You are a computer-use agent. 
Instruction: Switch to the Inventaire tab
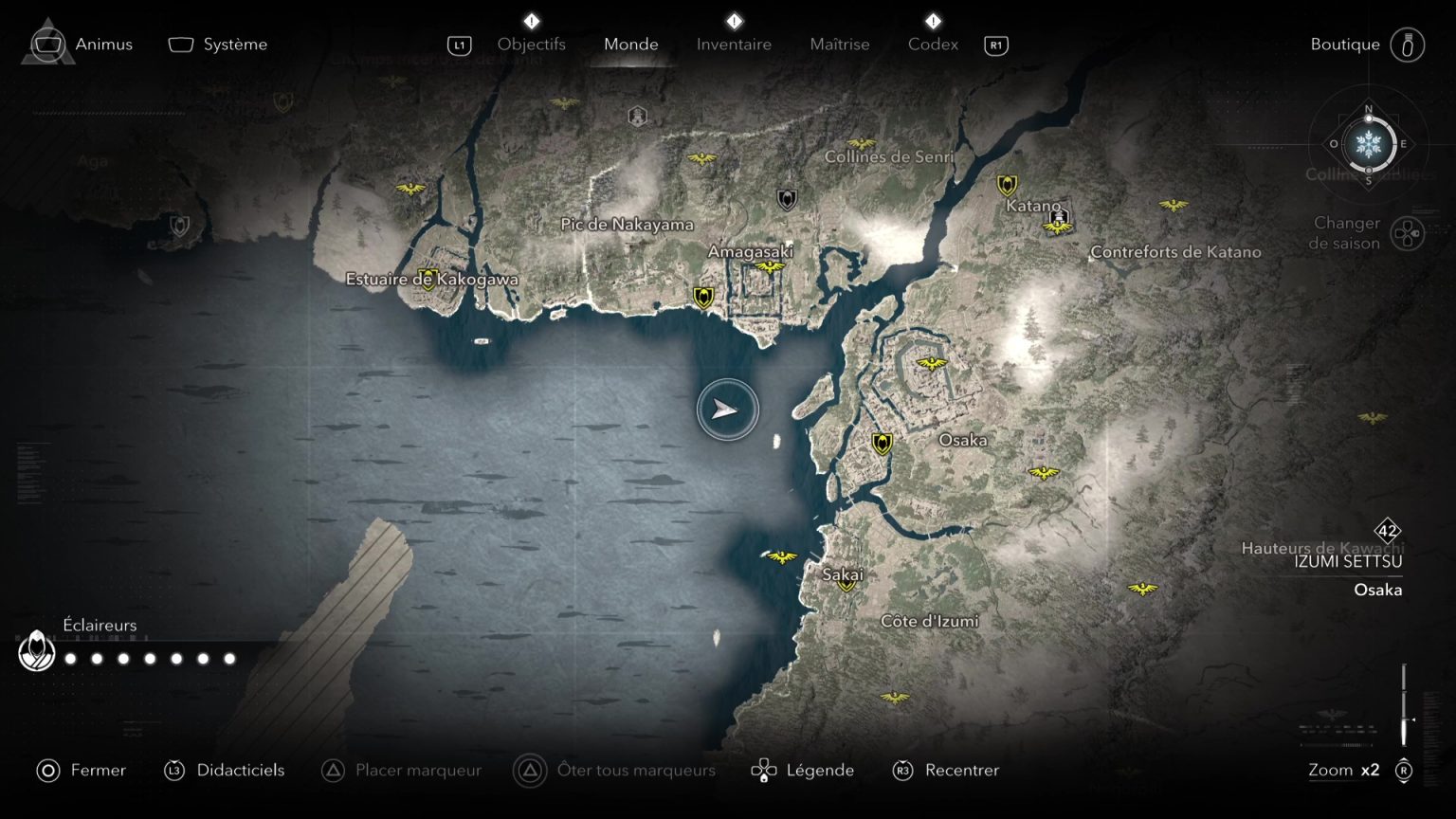734,44
